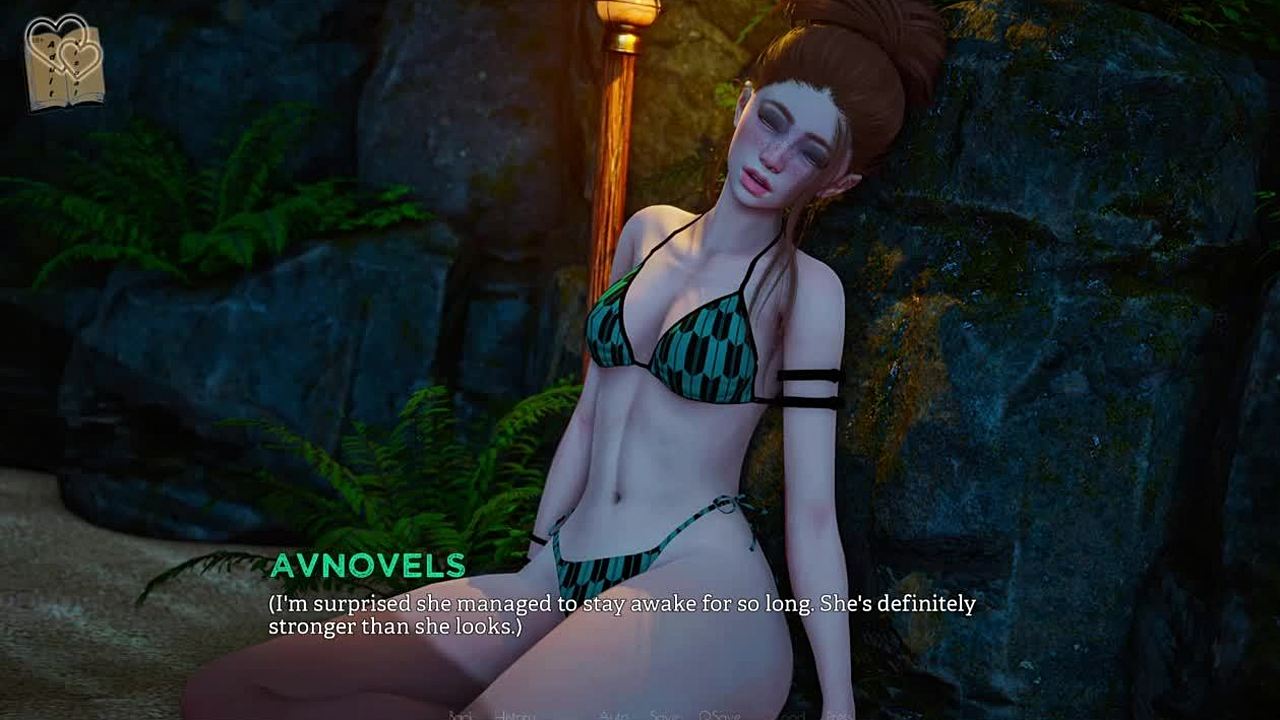Click the Back quick menu button

[461, 715]
